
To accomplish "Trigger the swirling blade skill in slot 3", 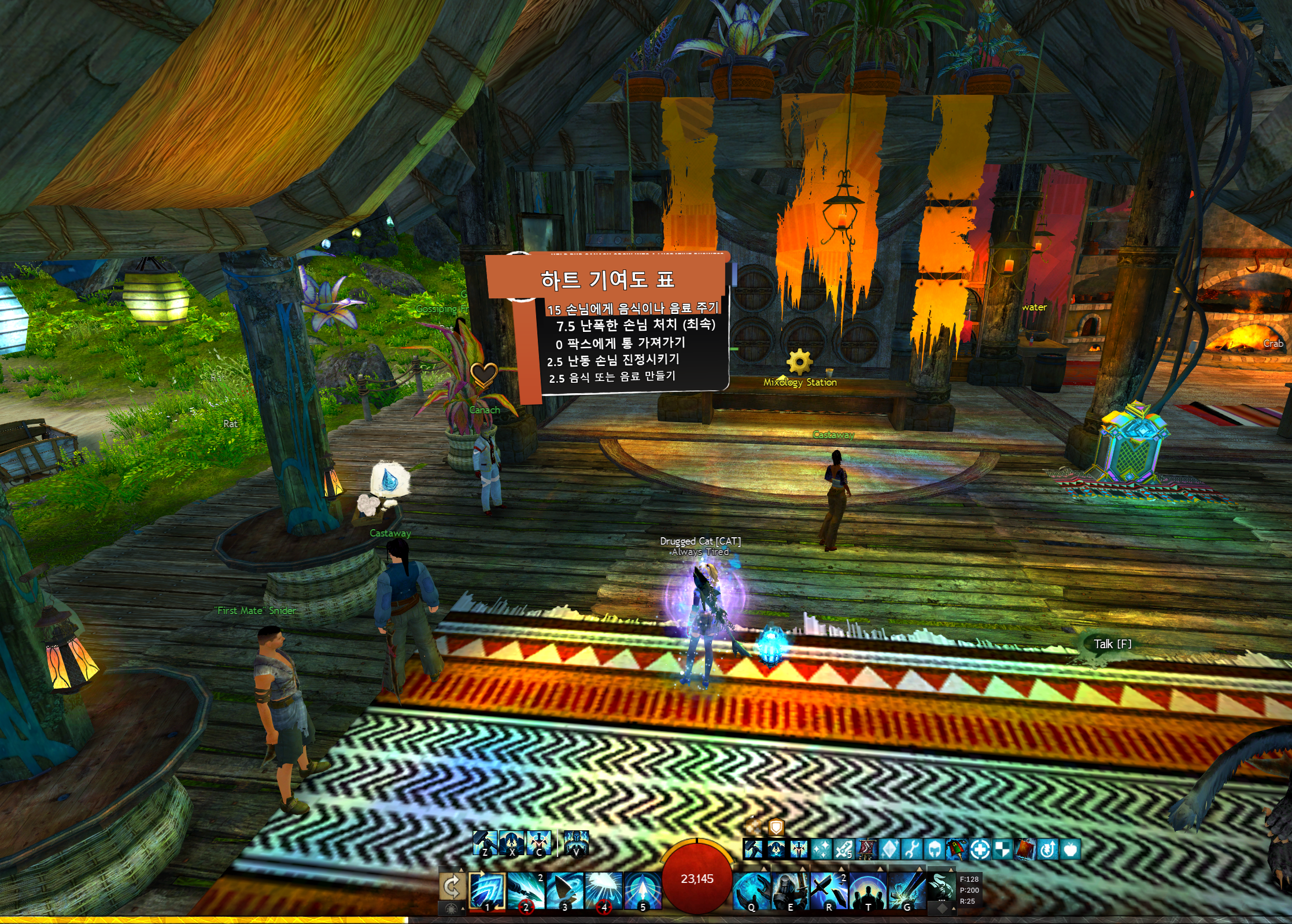I will [565, 890].
